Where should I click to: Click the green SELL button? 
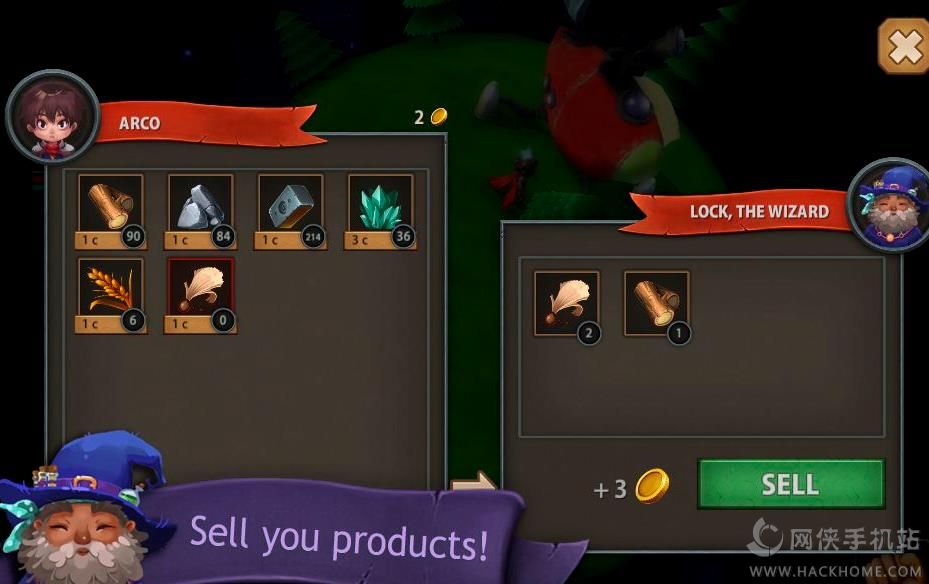(x=790, y=484)
